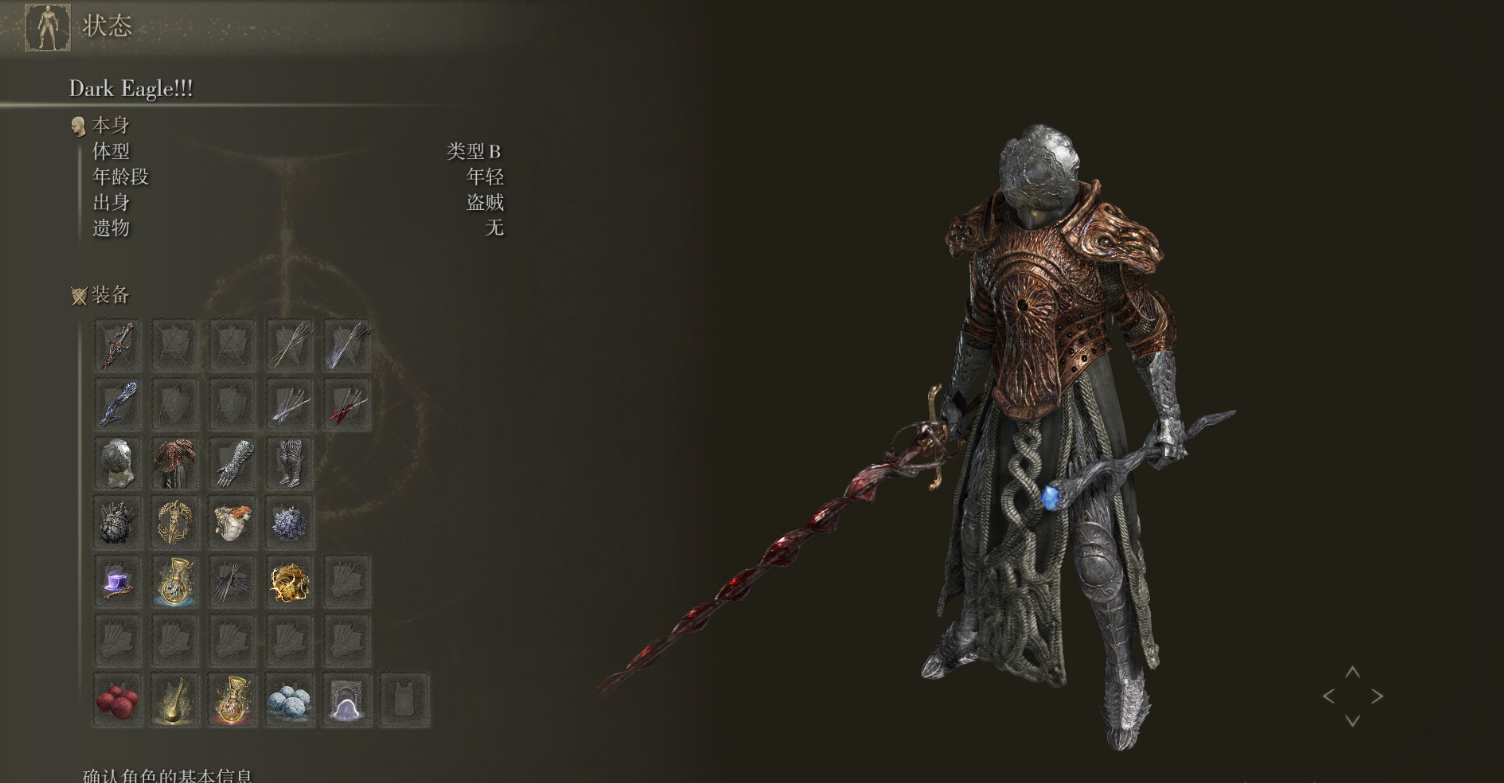
Task: Select the crimson flask pouch slot
Action: tap(233, 700)
